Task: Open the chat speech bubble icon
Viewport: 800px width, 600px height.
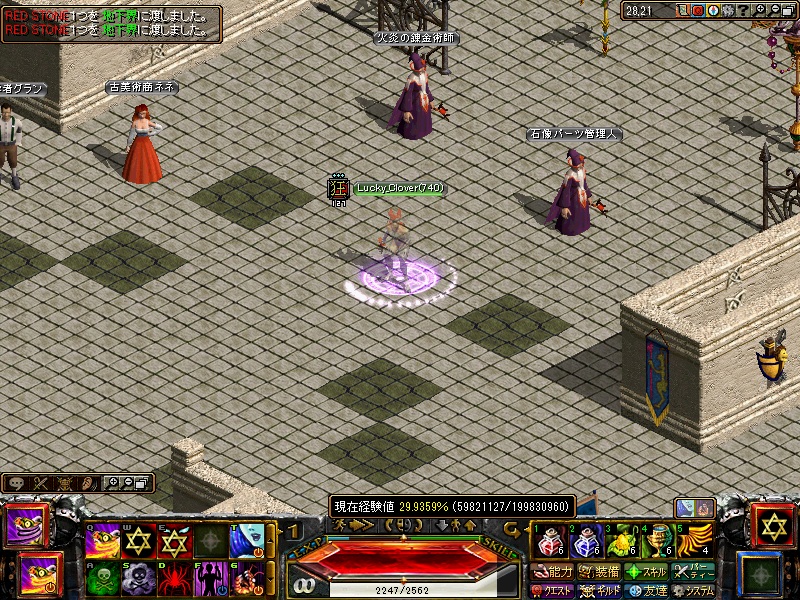Action: pos(15,483)
